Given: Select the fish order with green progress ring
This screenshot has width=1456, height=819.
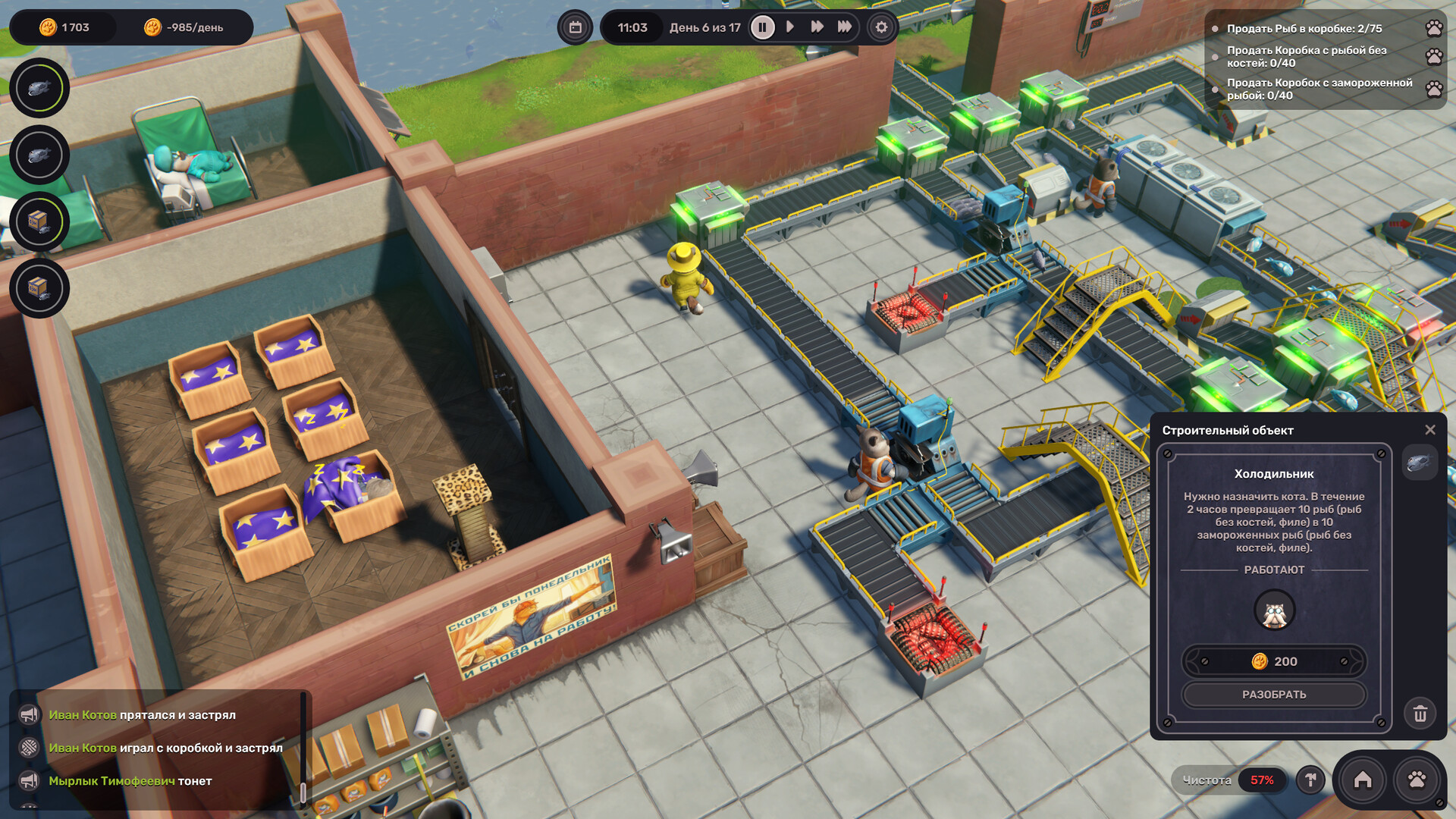Looking at the screenshot, I should point(39,88).
